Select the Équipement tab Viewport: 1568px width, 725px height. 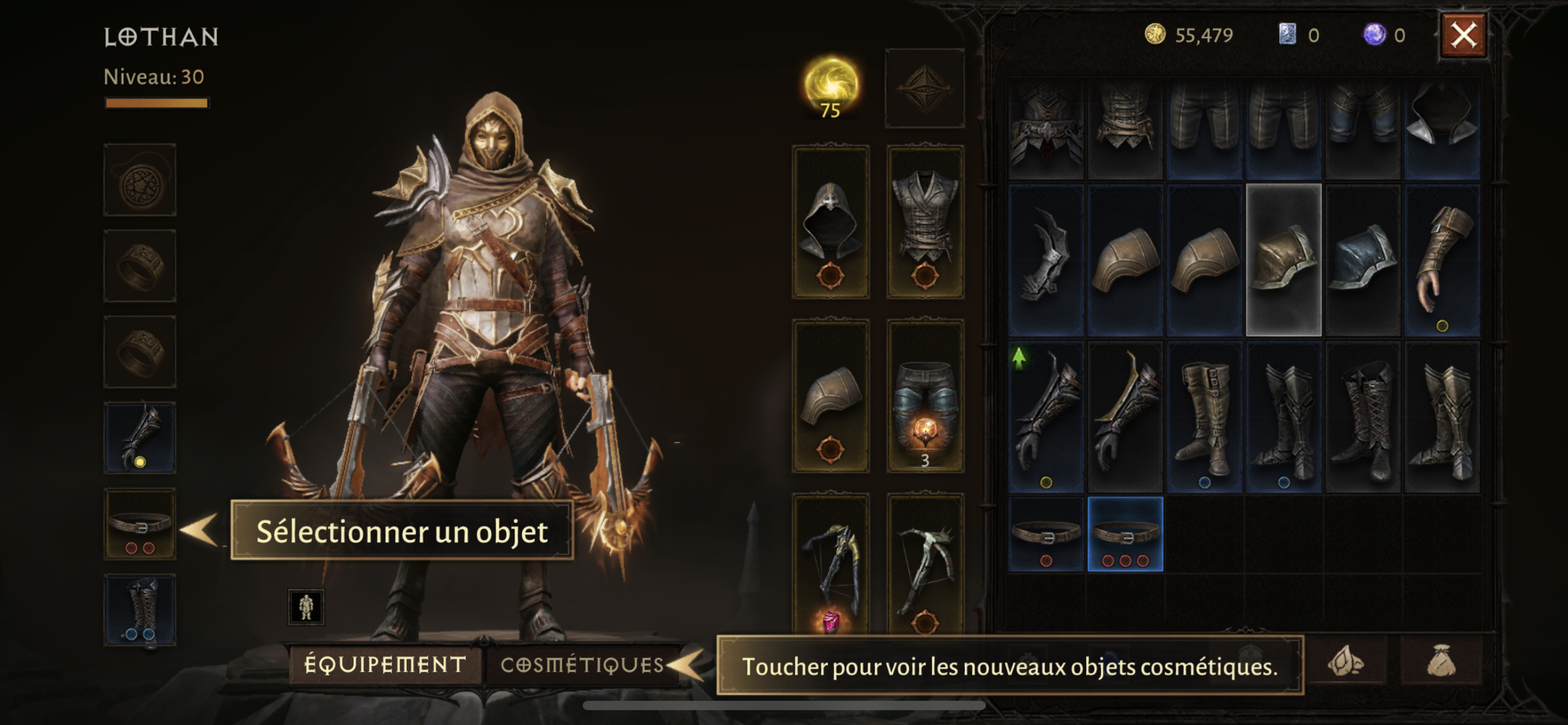click(385, 665)
